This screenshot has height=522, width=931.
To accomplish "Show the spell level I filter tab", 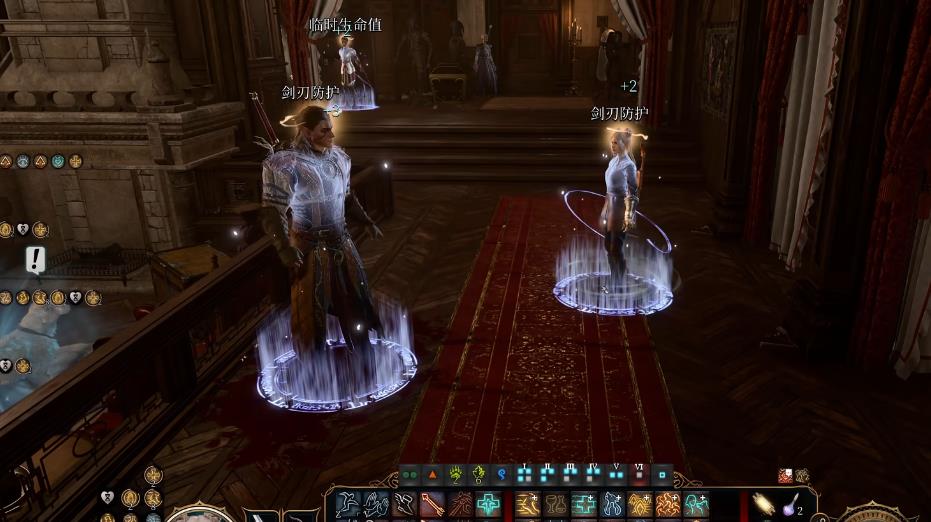I will click(524, 475).
